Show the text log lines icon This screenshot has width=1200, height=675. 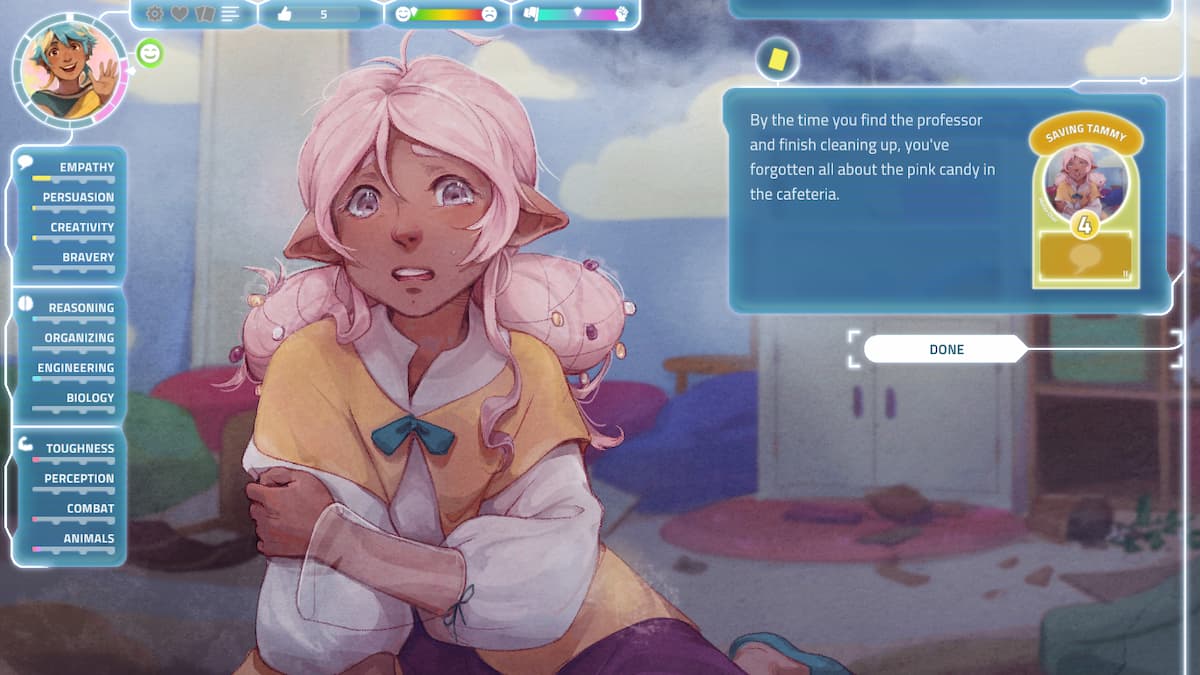(x=231, y=14)
